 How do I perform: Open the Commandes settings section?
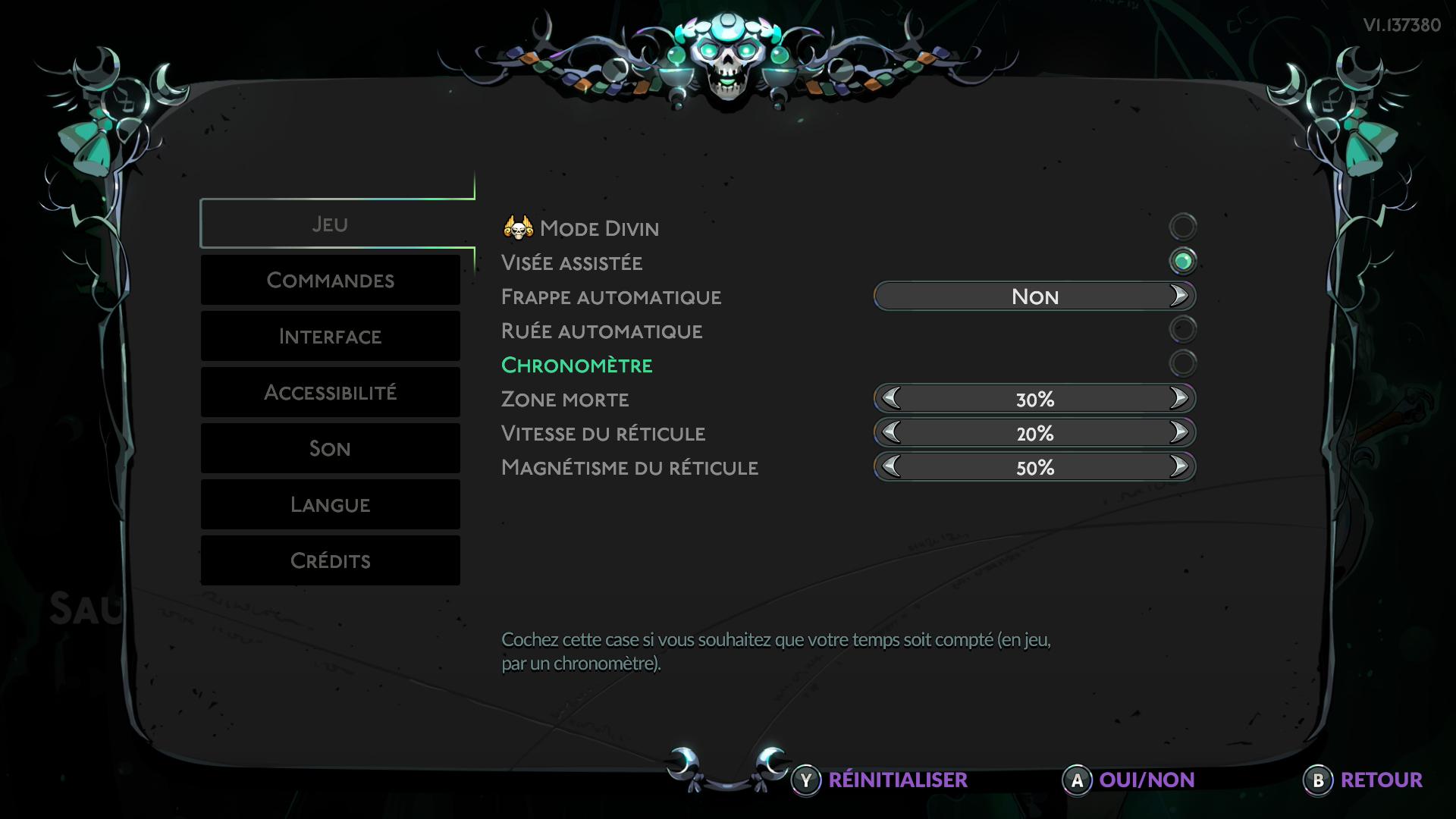330,281
